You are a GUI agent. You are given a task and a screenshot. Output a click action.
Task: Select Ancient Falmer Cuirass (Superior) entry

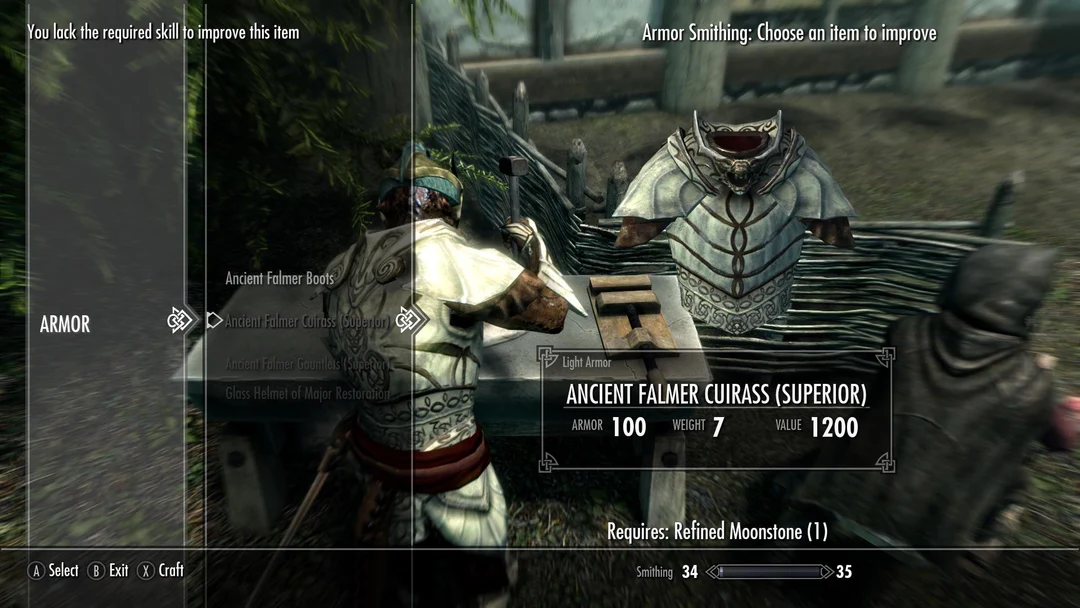[307, 321]
